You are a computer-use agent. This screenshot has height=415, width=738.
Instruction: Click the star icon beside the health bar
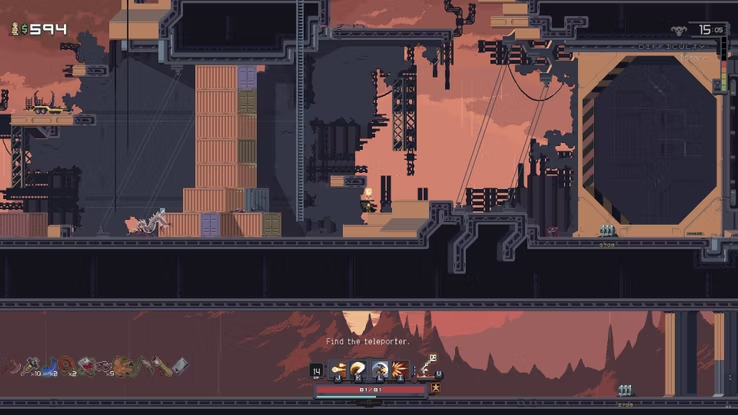pos(436,388)
